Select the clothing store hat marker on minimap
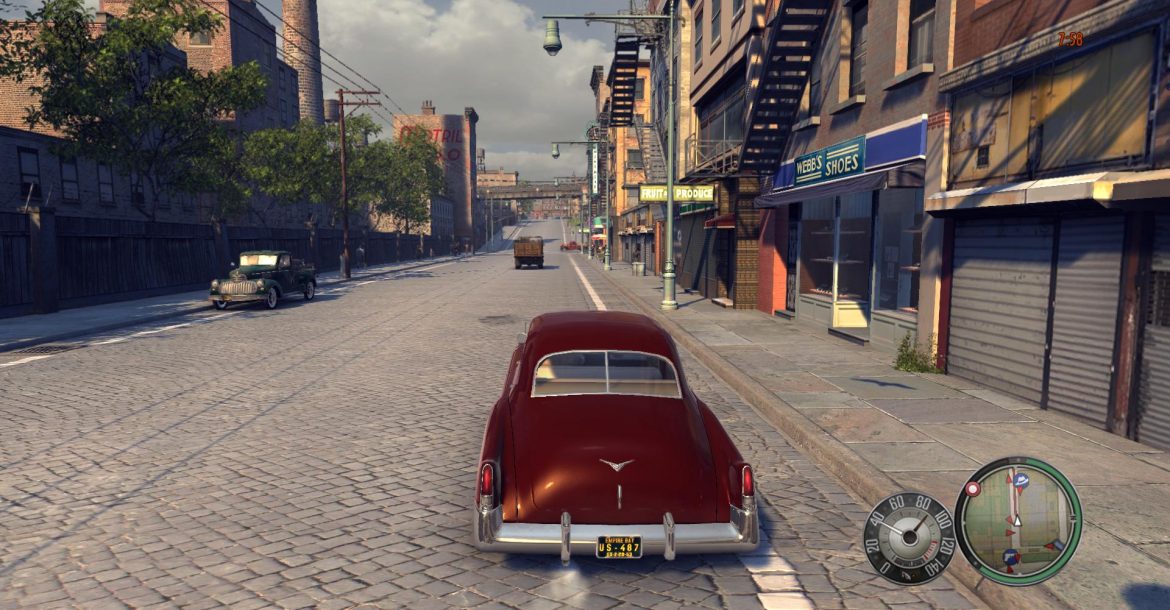This screenshot has height=610, width=1170. 1021,481
